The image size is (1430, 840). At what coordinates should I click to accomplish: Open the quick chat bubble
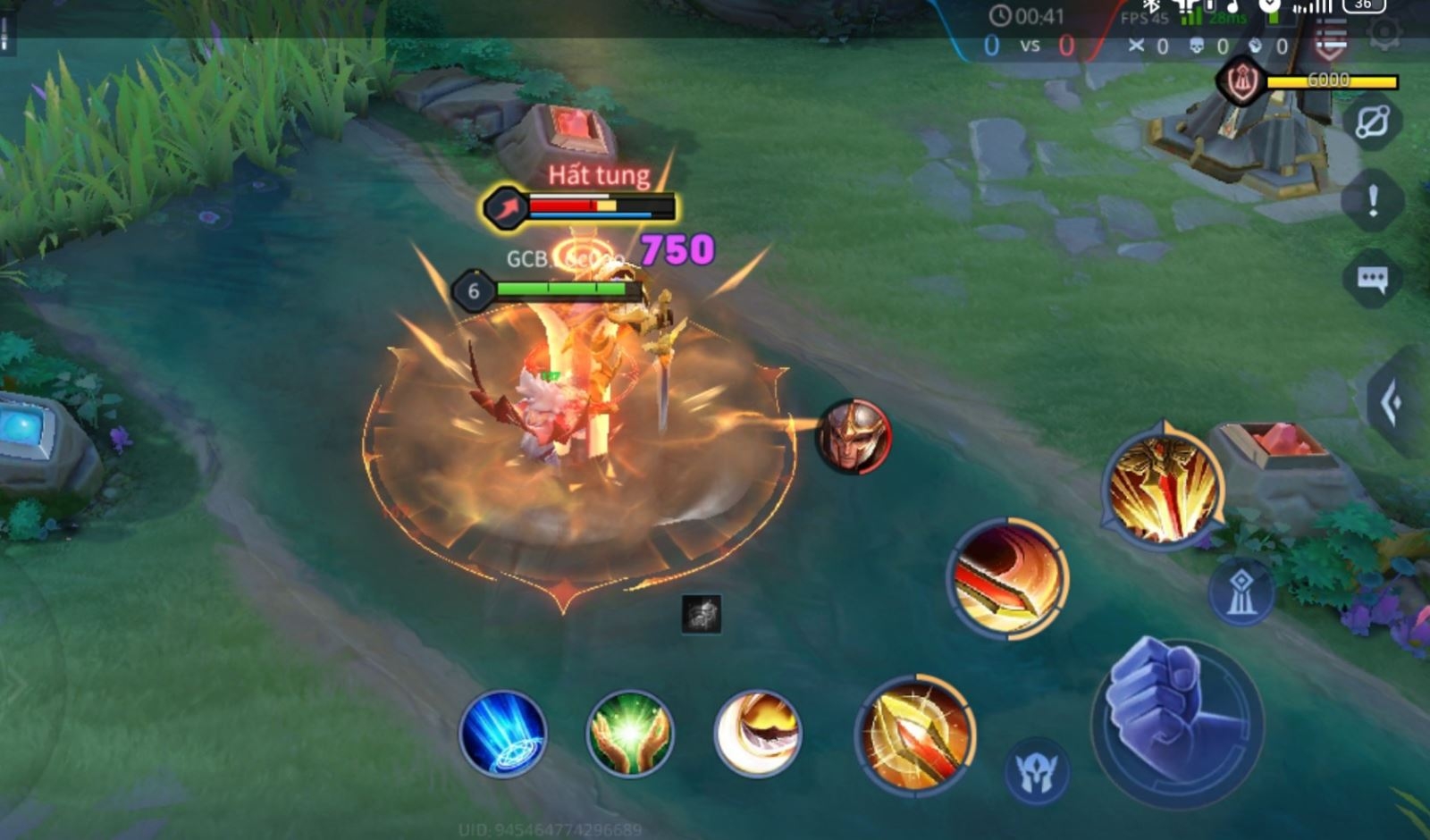click(x=1372, y=280)
